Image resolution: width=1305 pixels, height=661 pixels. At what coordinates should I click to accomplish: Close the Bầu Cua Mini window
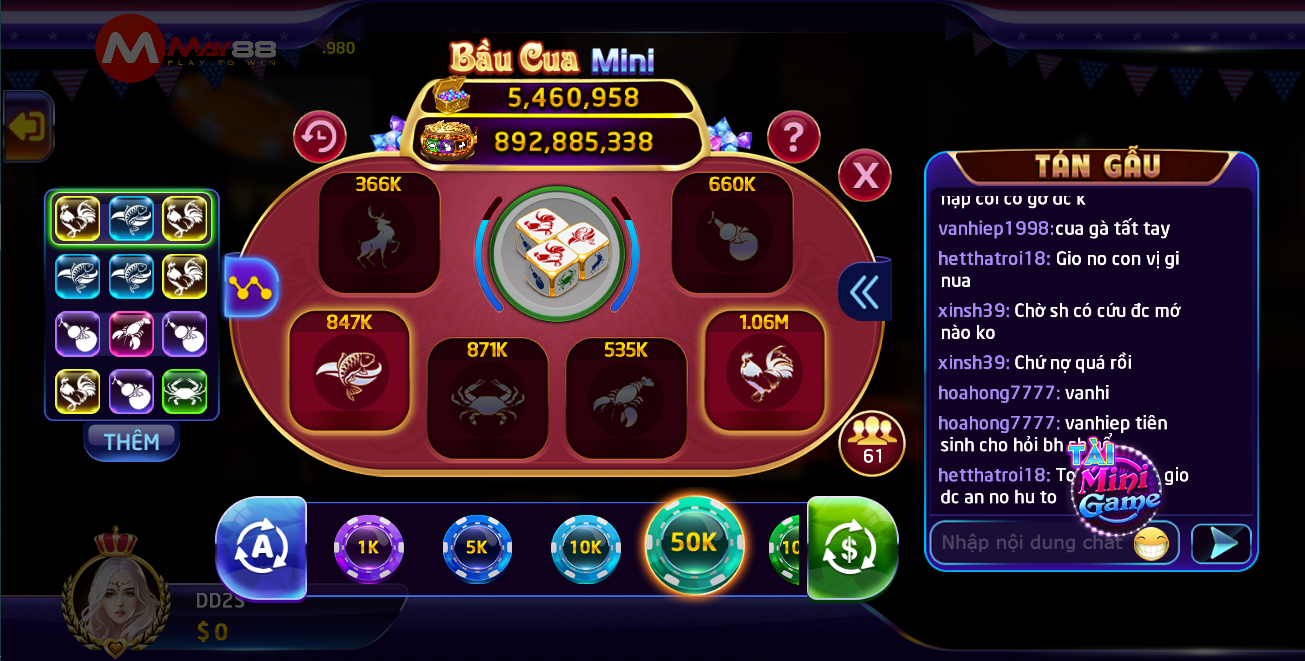point(864,176)
